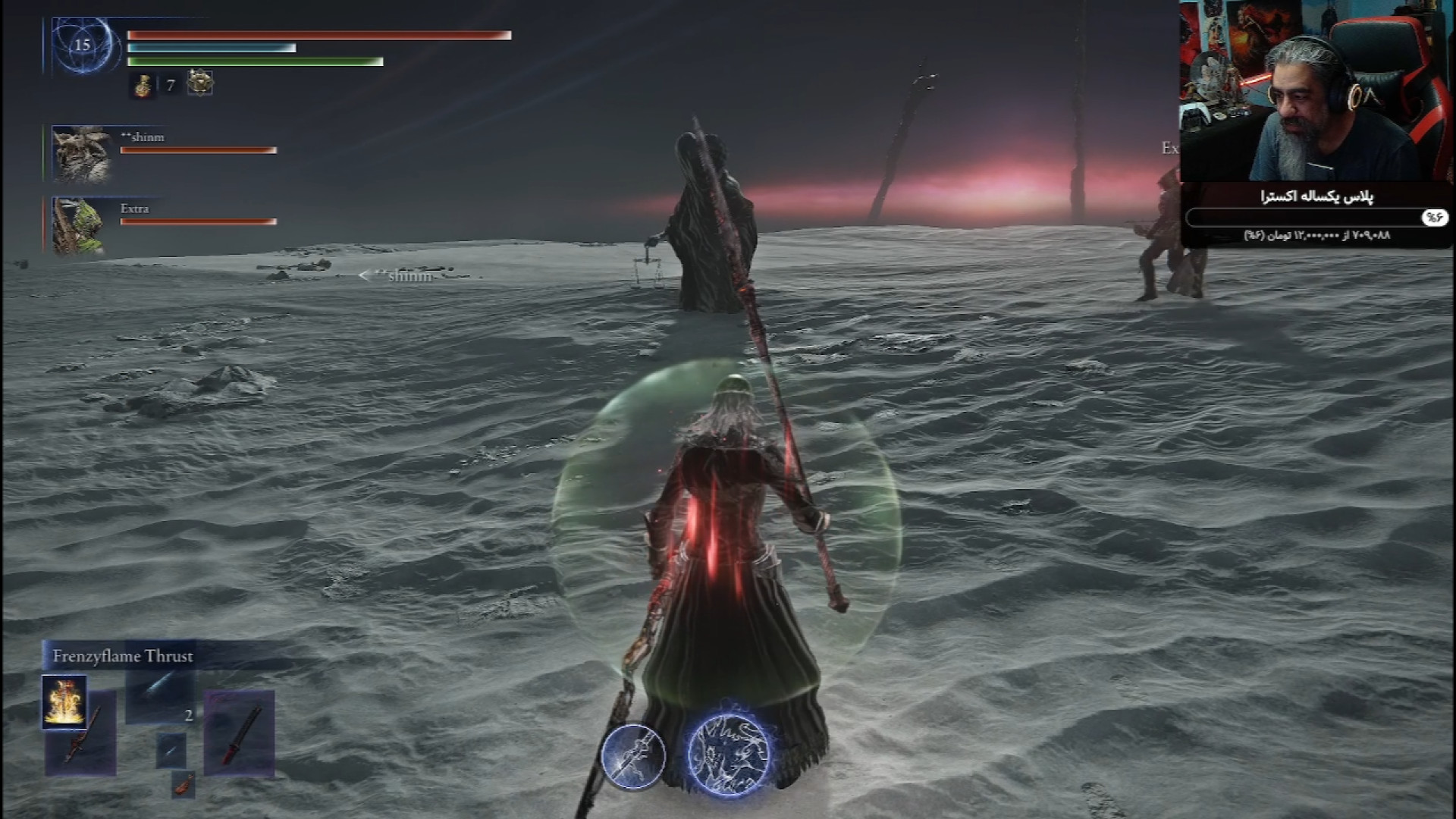Select teammate **shinm's portrait
This screenshot has height=819, width=1456.
coord(79,154)
